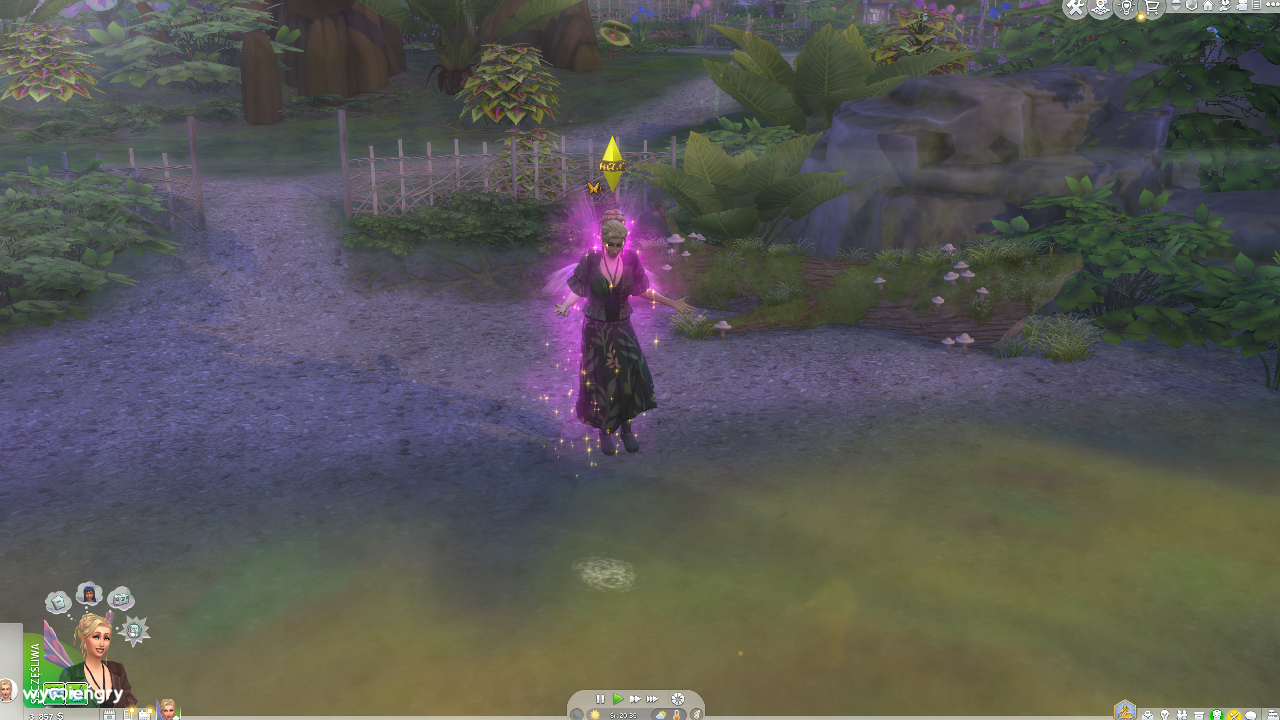
Task: Click the thermometer temperature indicator
Action: (677, 714)
